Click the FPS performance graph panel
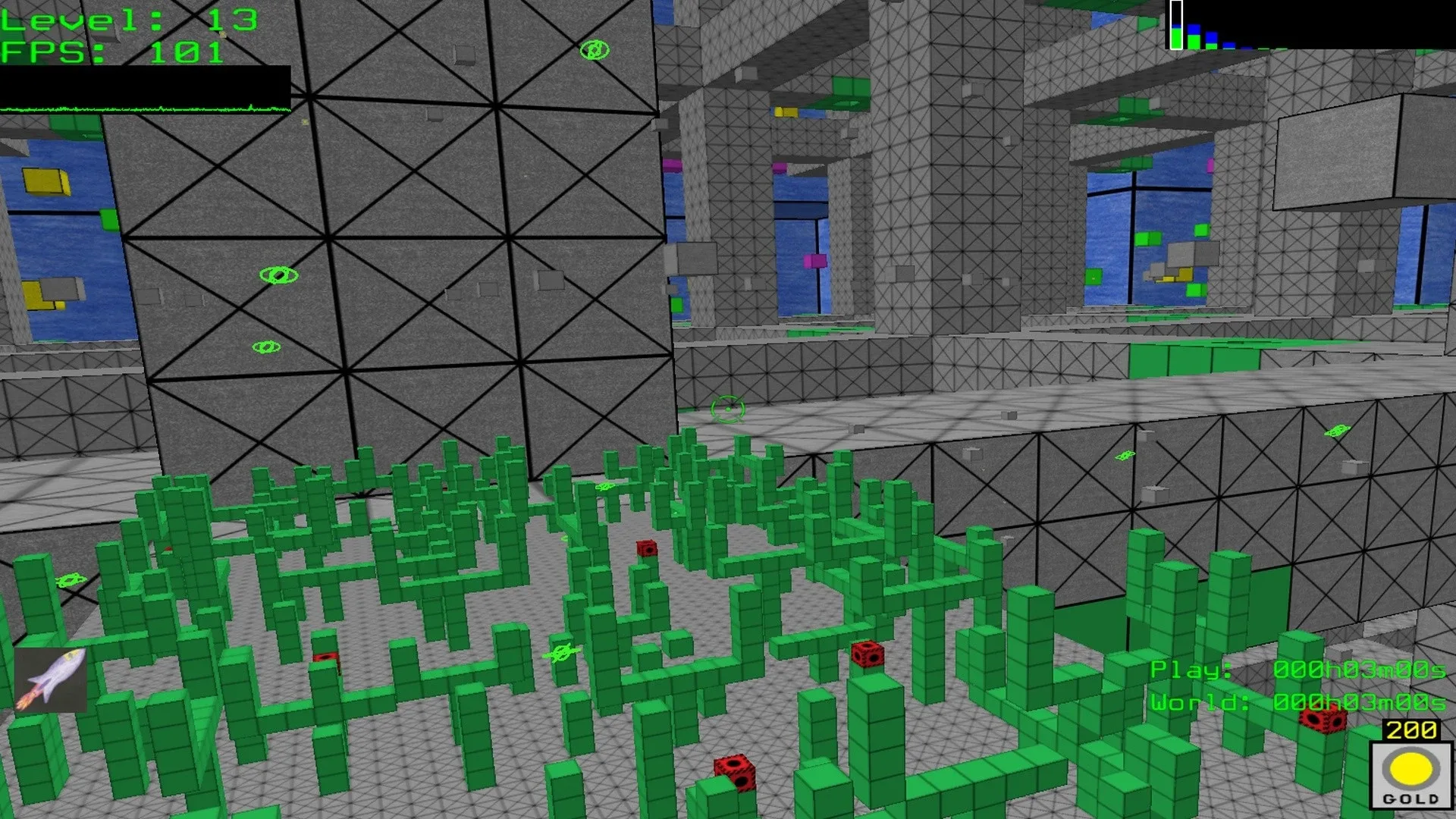The image size is (1456, 819). pyautogui.click(x=144, y=91)
